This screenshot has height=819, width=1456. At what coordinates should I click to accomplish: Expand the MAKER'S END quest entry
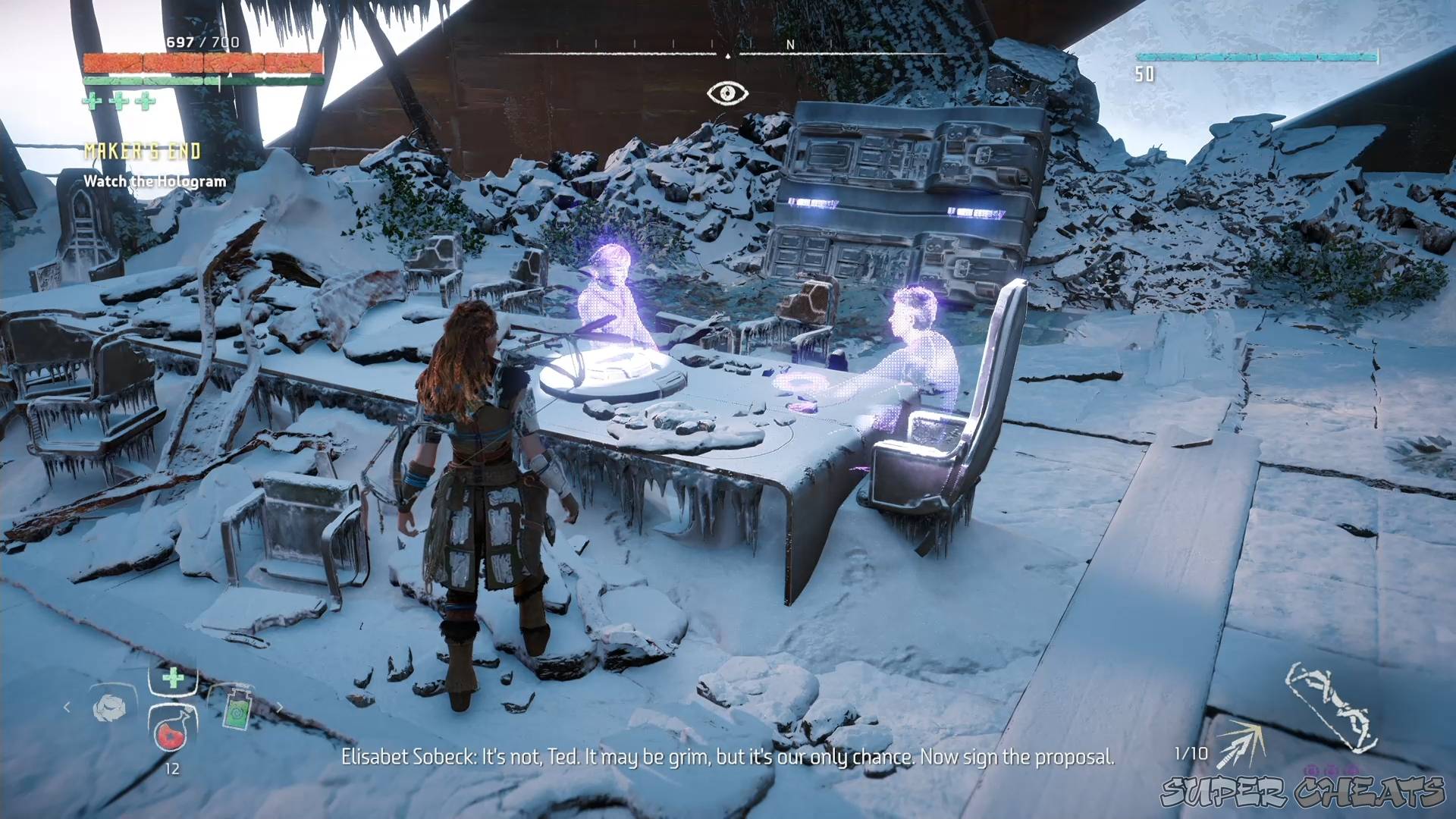click(142, 150)
